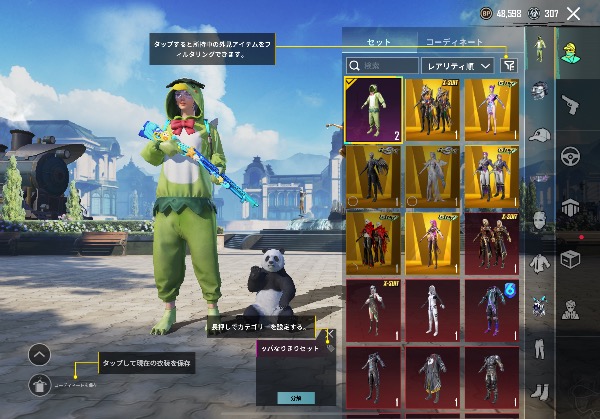Choose the shirt tops category

540,263
